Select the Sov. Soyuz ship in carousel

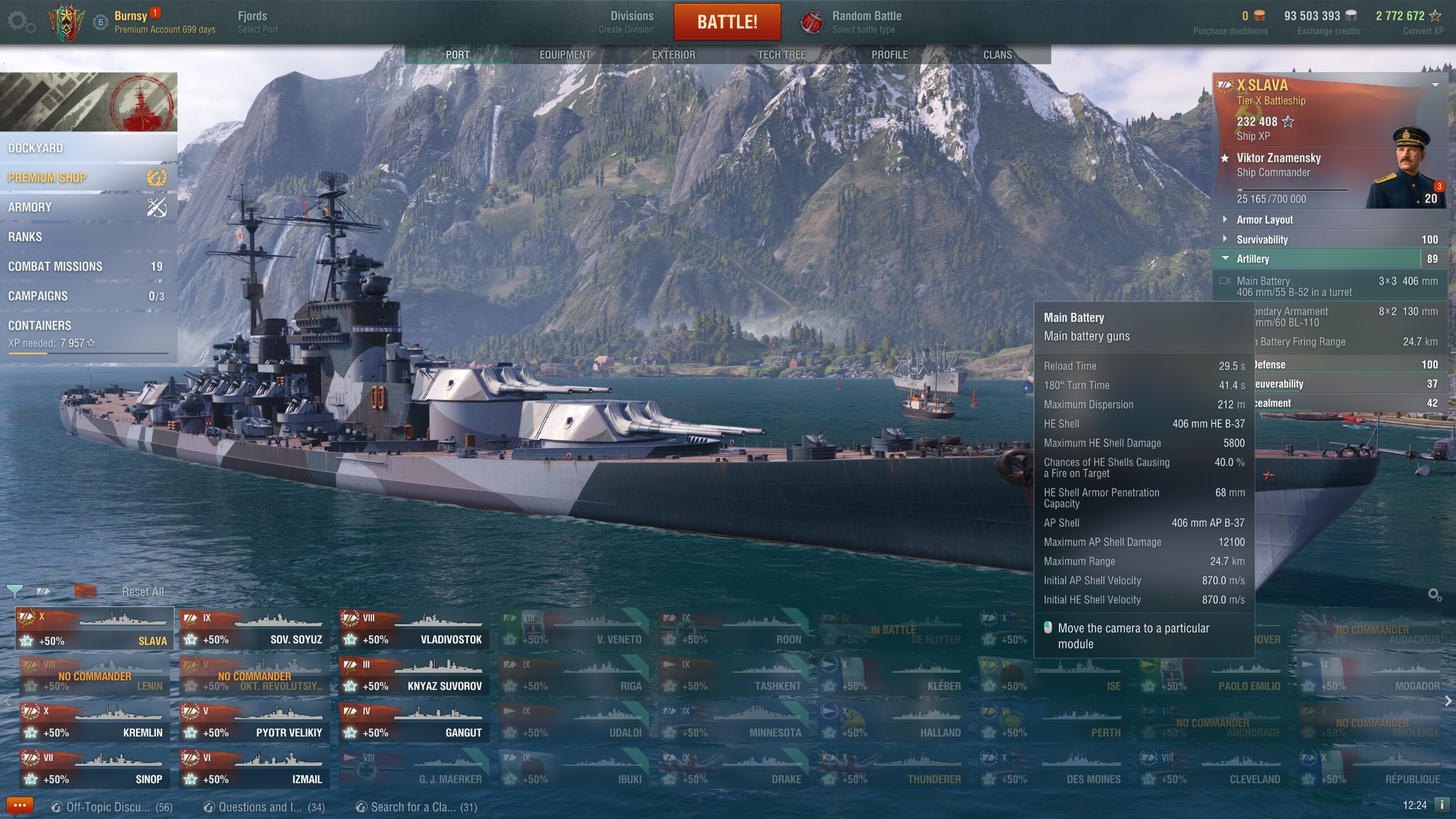[x=254, y=629]
